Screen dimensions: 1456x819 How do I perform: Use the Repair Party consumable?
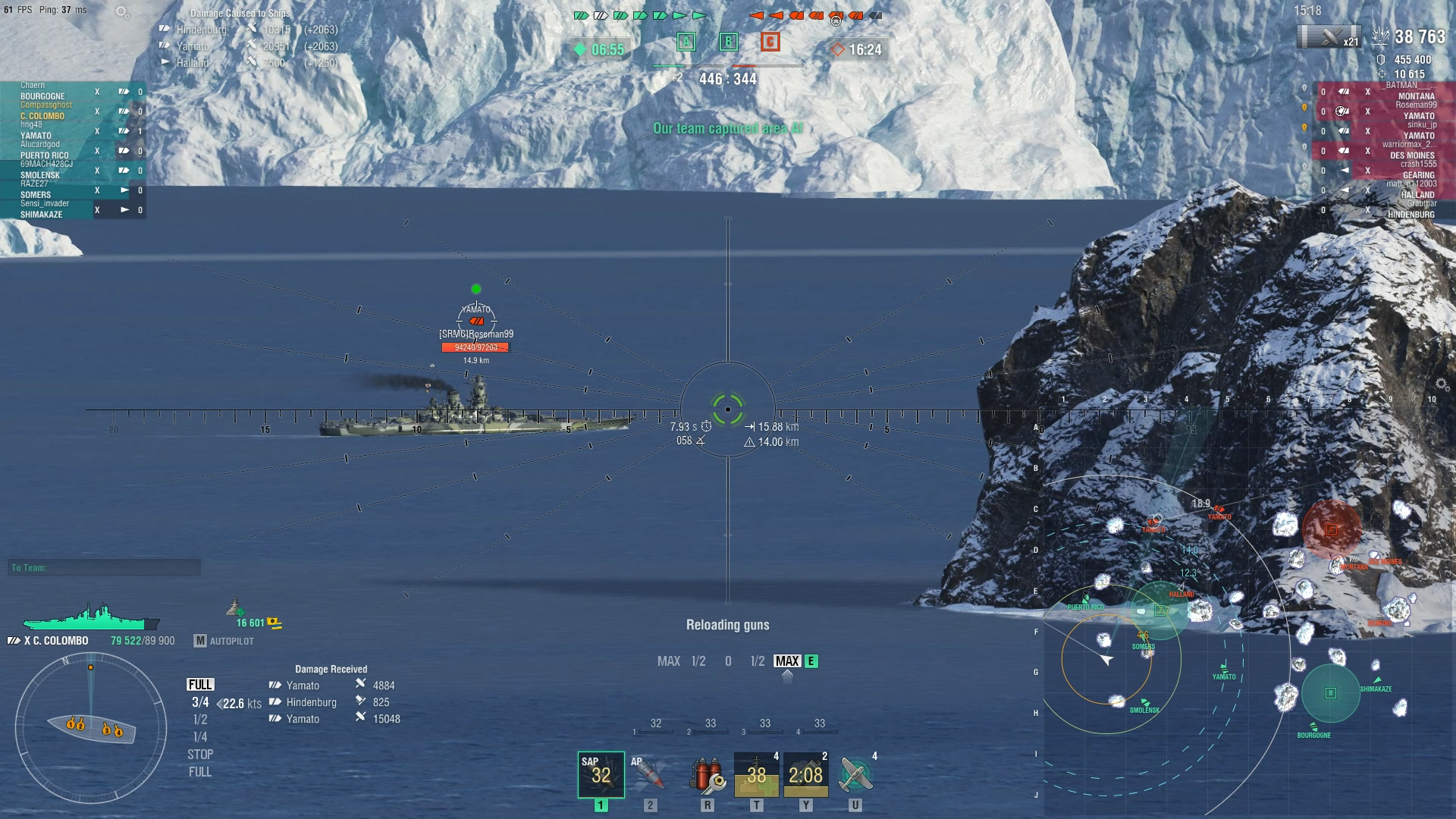click(x=756, y=774)
